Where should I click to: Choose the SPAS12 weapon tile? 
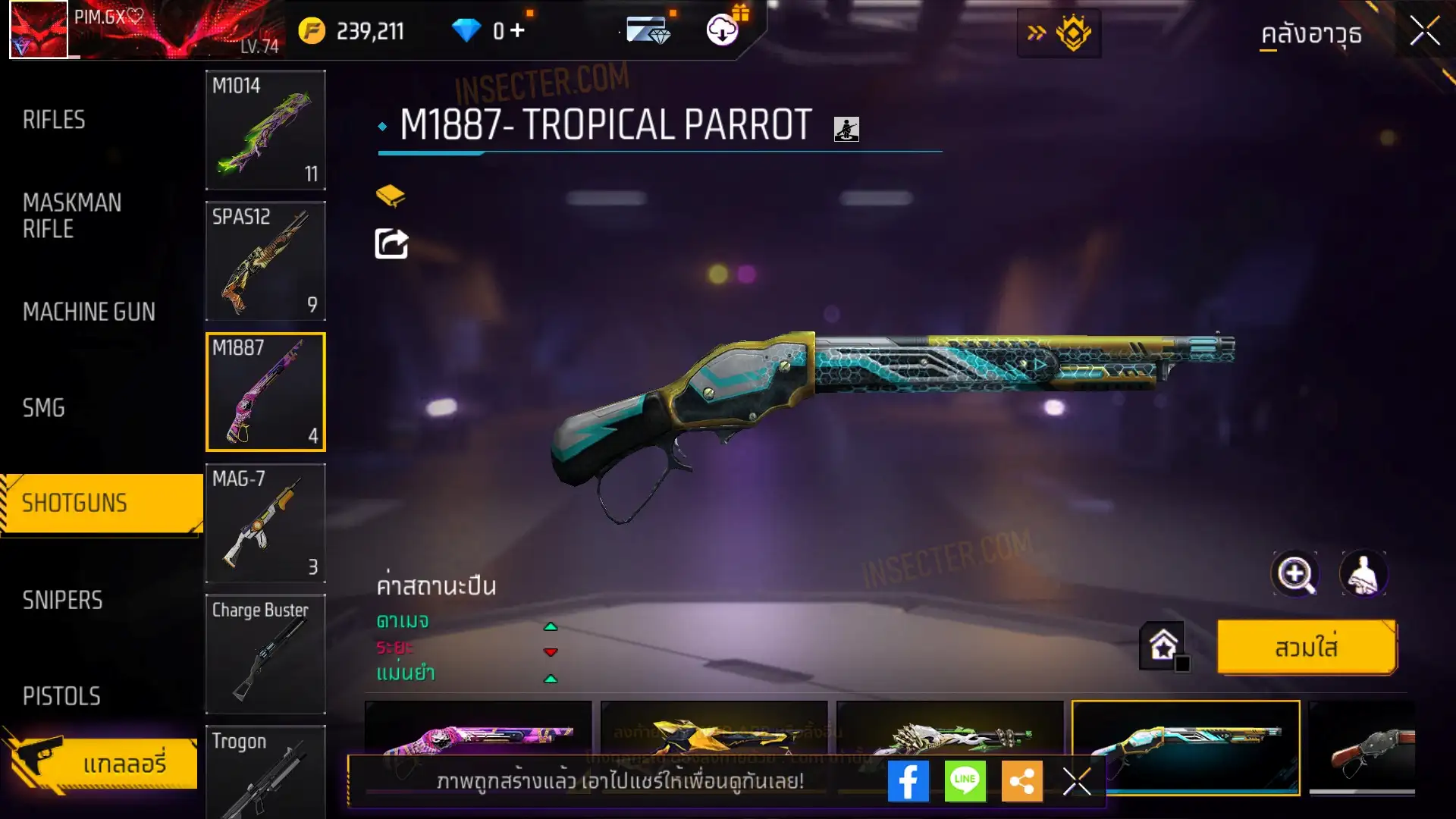click(265, 261)
